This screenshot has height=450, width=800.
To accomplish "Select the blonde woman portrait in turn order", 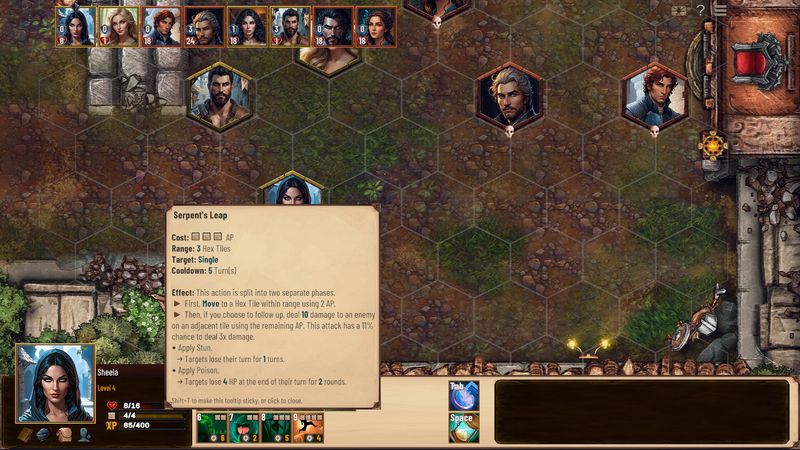I will click(118, 26).
